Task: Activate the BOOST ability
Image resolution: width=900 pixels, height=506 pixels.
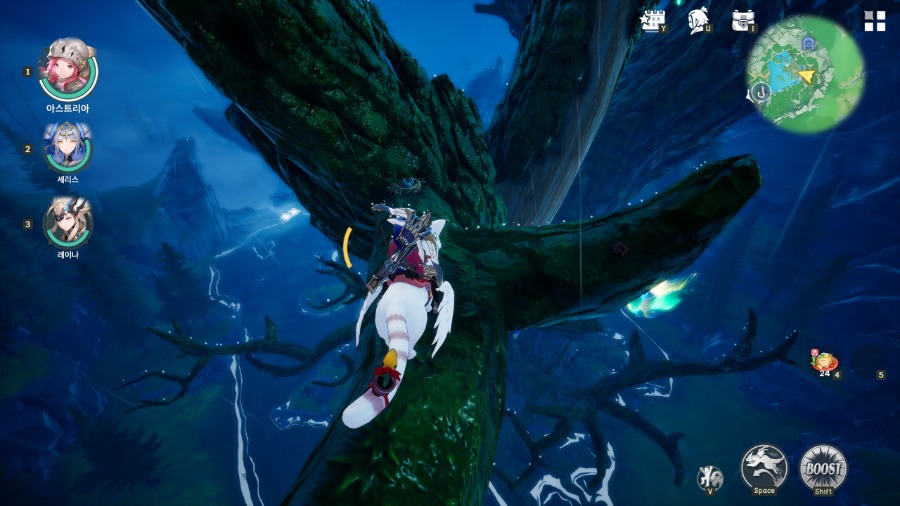Action: (823, 467)
